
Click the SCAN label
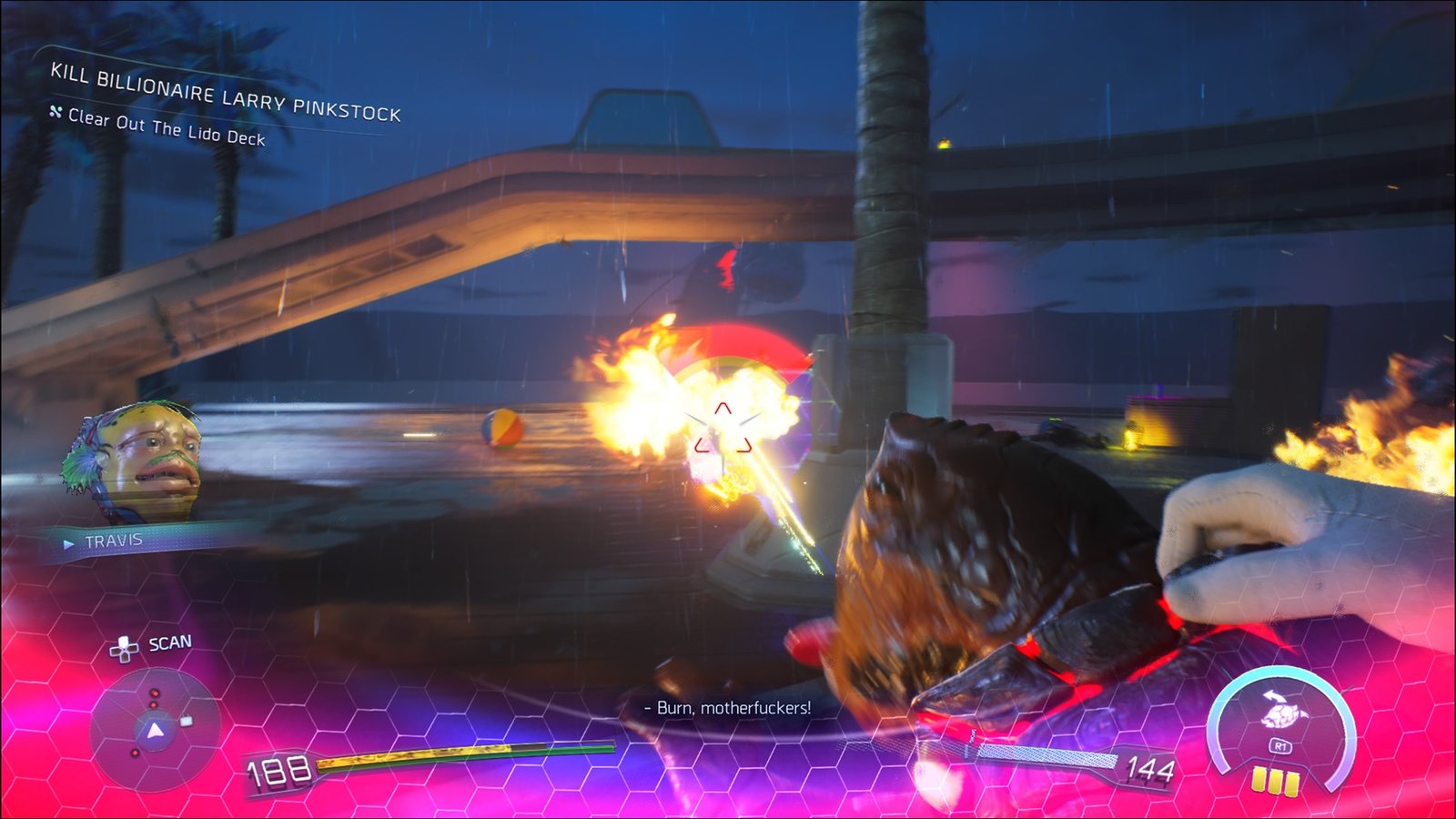tap(169, 643)
